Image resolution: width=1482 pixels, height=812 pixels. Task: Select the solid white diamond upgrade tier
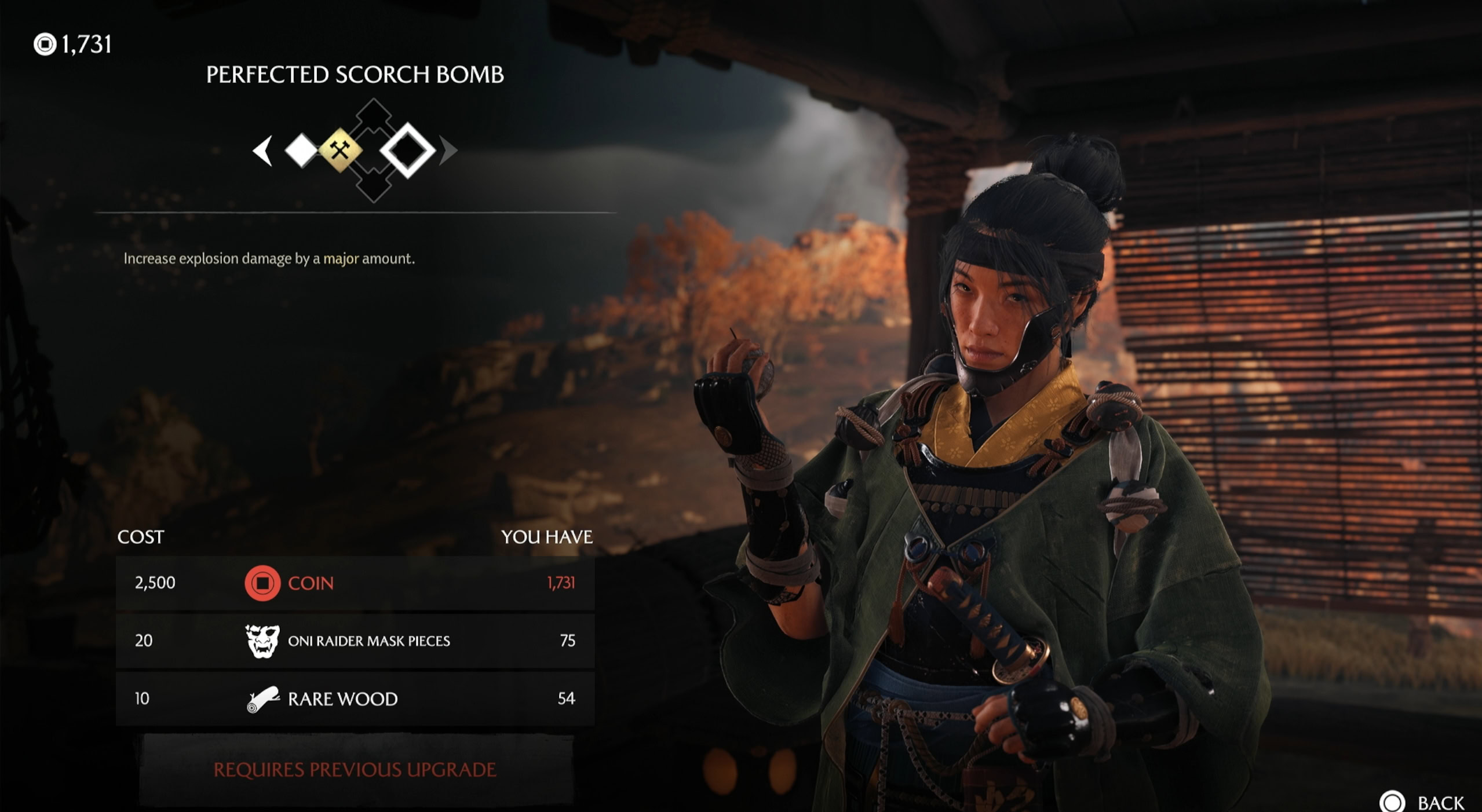(x=301, y=151)
